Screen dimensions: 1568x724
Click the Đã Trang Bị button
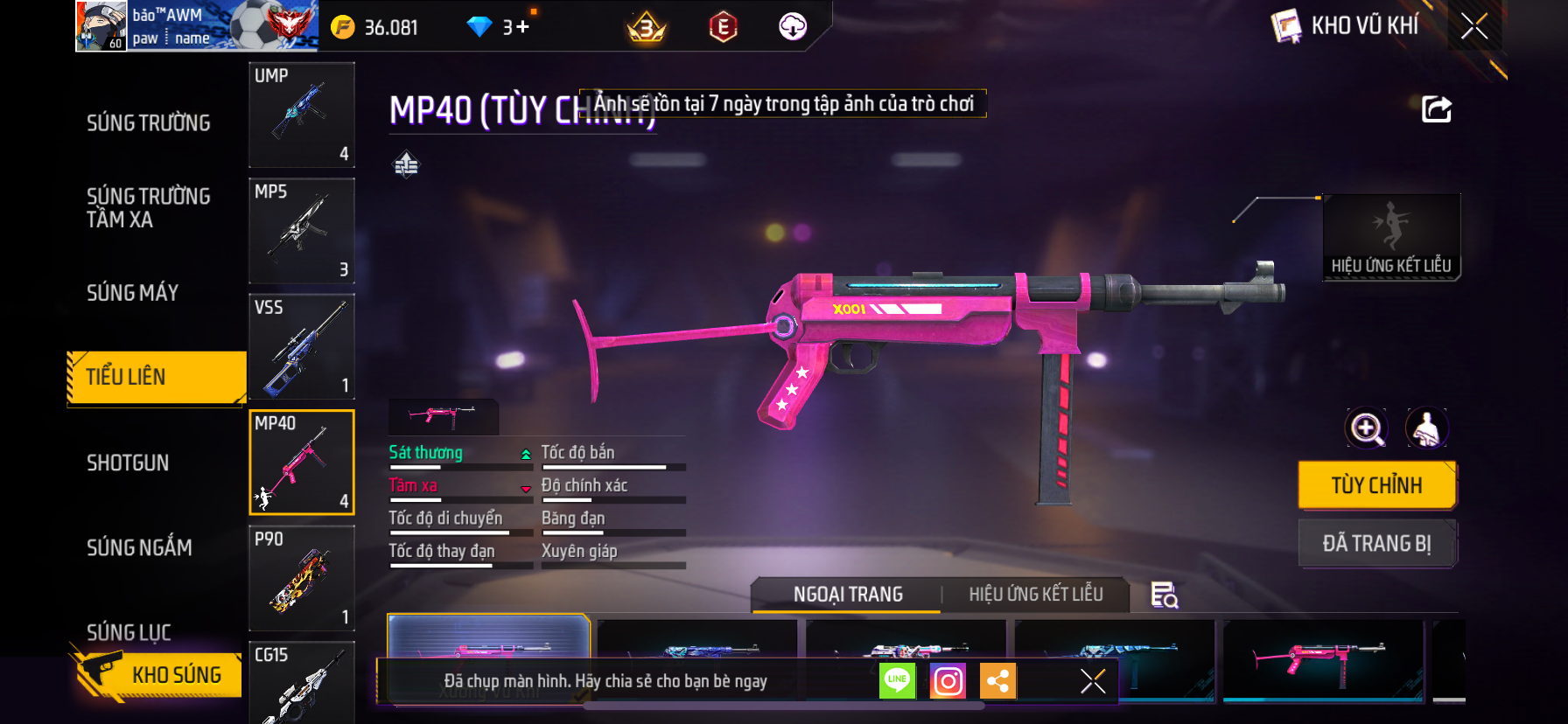1376,544
